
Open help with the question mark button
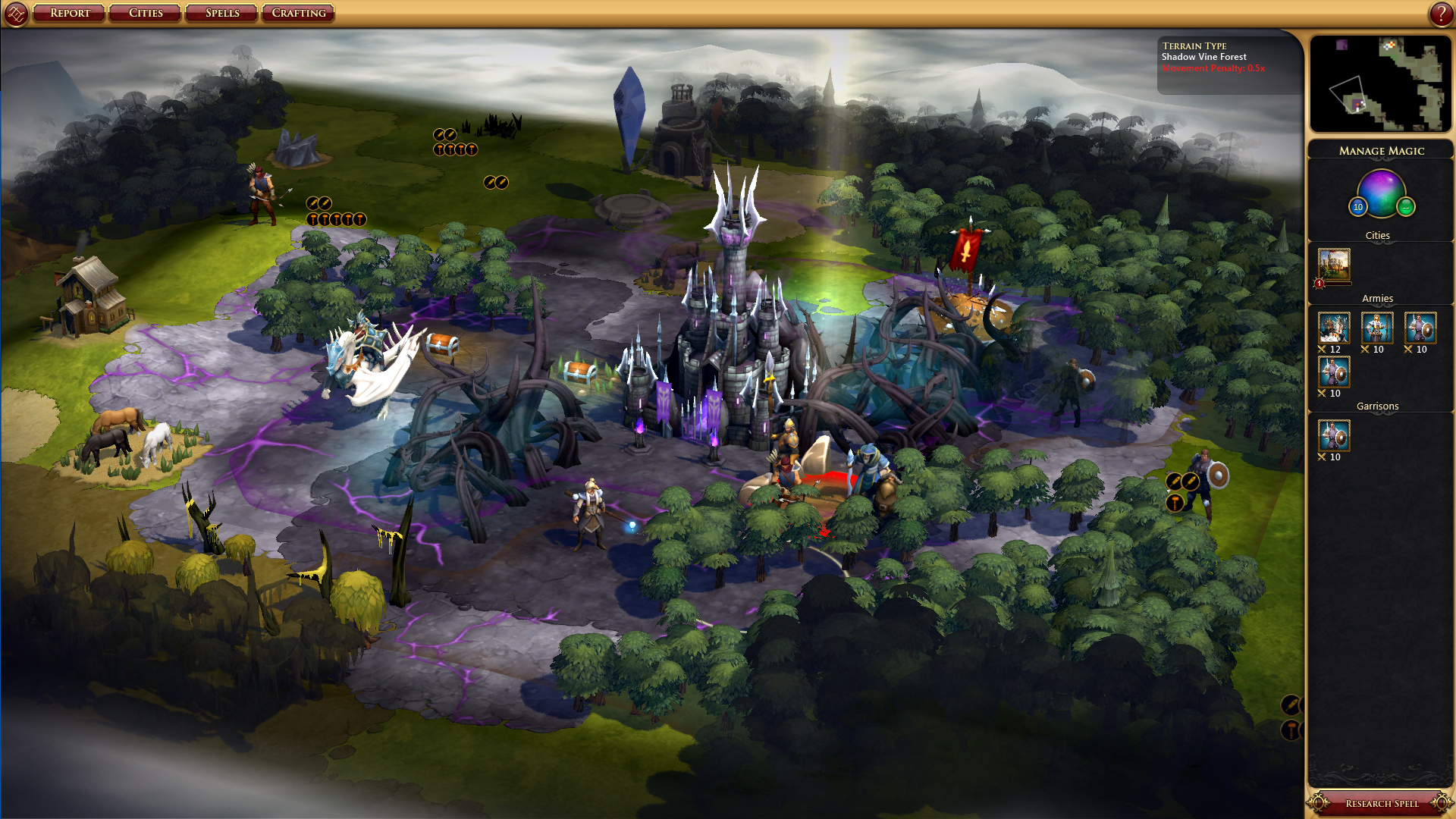1441,13
